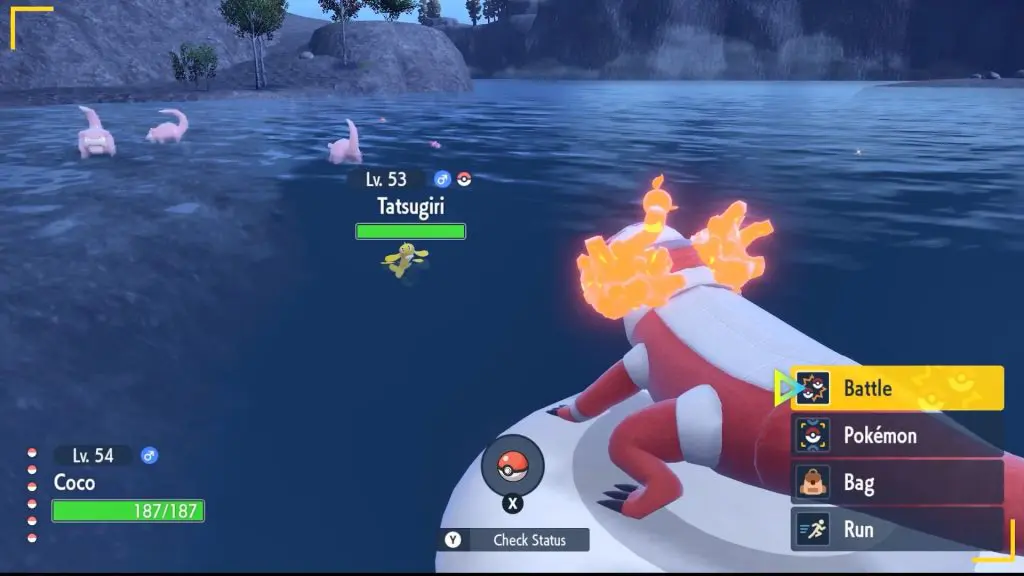The image size is (1024, 576).
Task: Click the Poké Ball throw icon
Action: point(512,466)
